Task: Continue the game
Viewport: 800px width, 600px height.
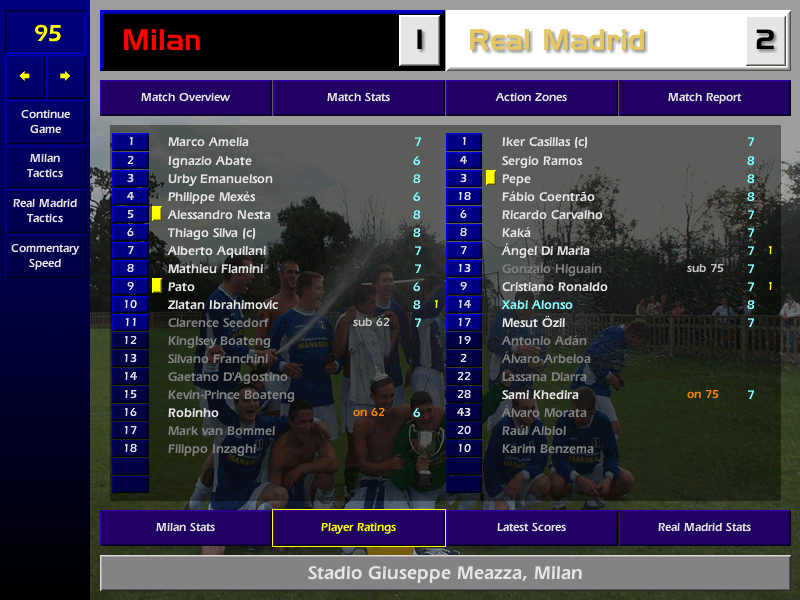Action: pos(45,122)
